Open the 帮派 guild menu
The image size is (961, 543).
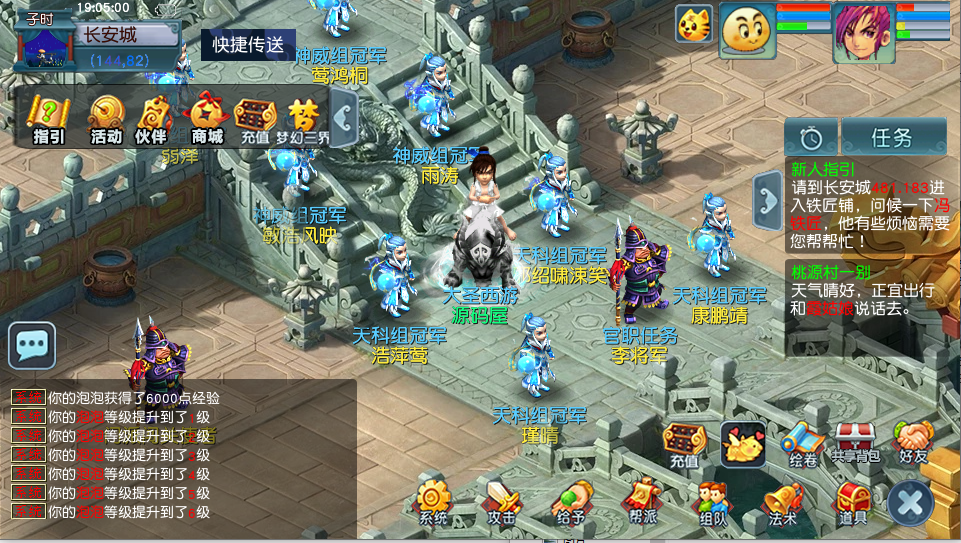click(642, 501)
